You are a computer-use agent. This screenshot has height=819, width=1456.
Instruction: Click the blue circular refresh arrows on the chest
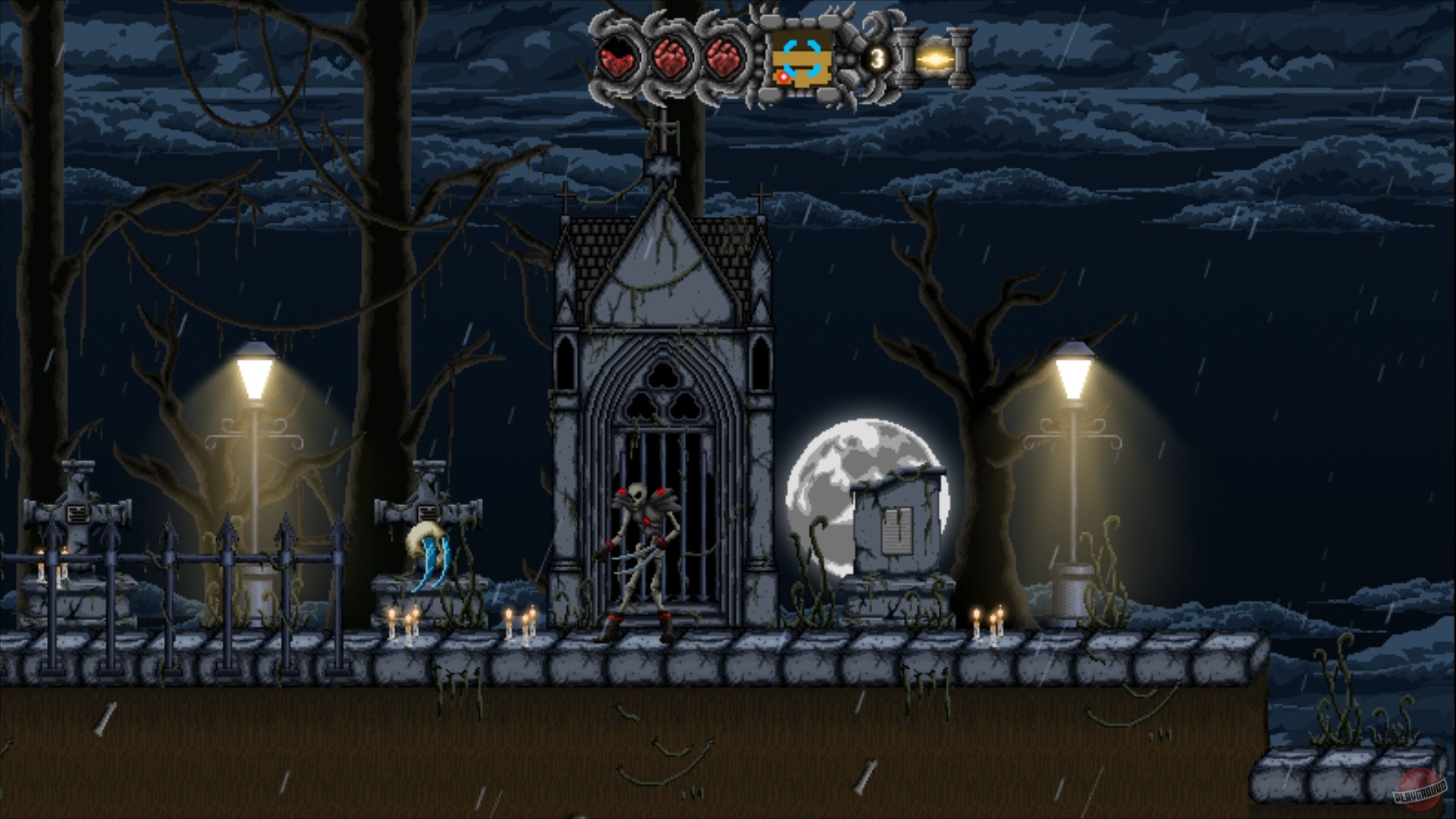click(x=802, y=59)
